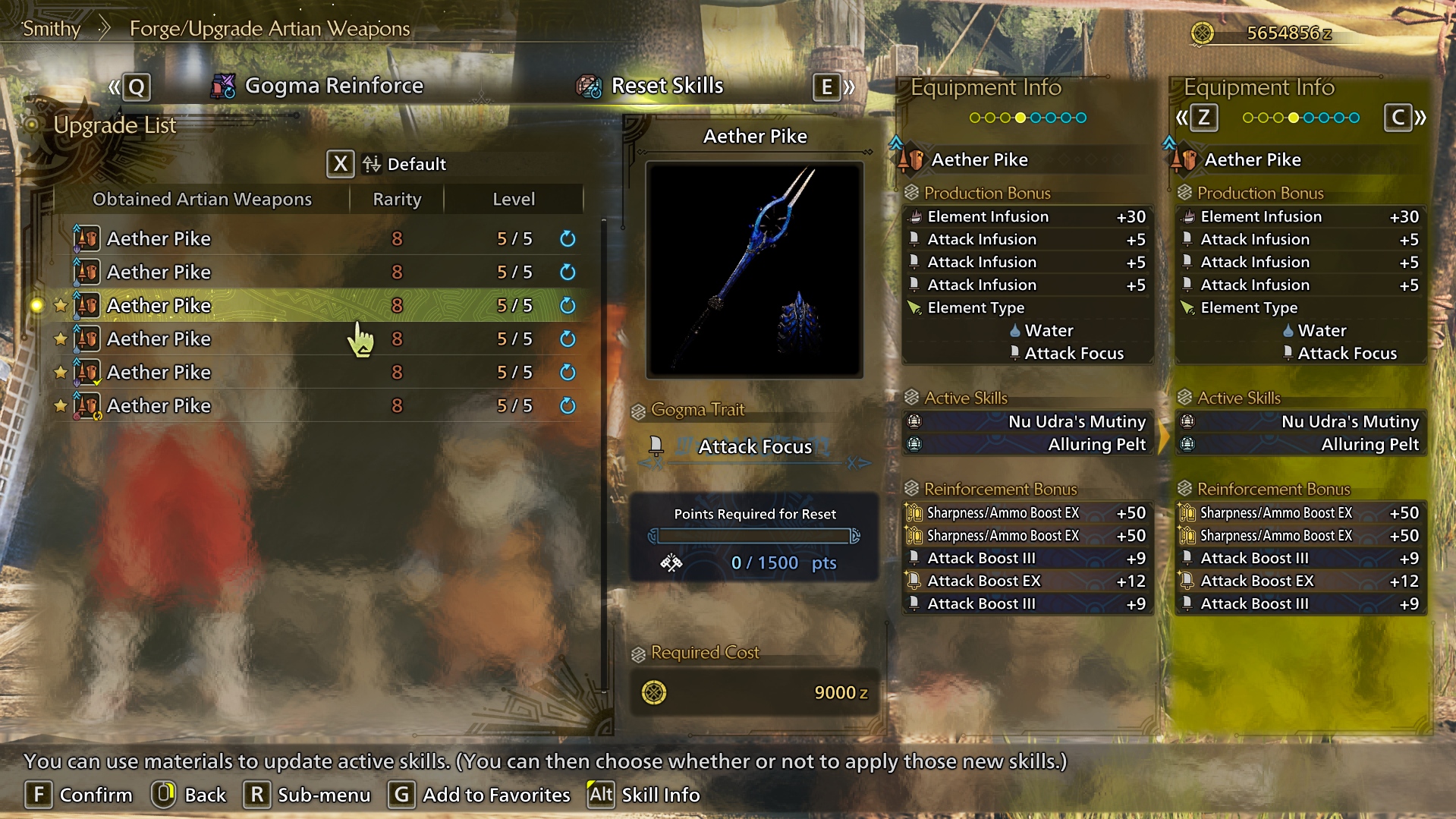The image size is (1456, 819).
Task: Click the Rarity column header
Action: tap(397, 199)
